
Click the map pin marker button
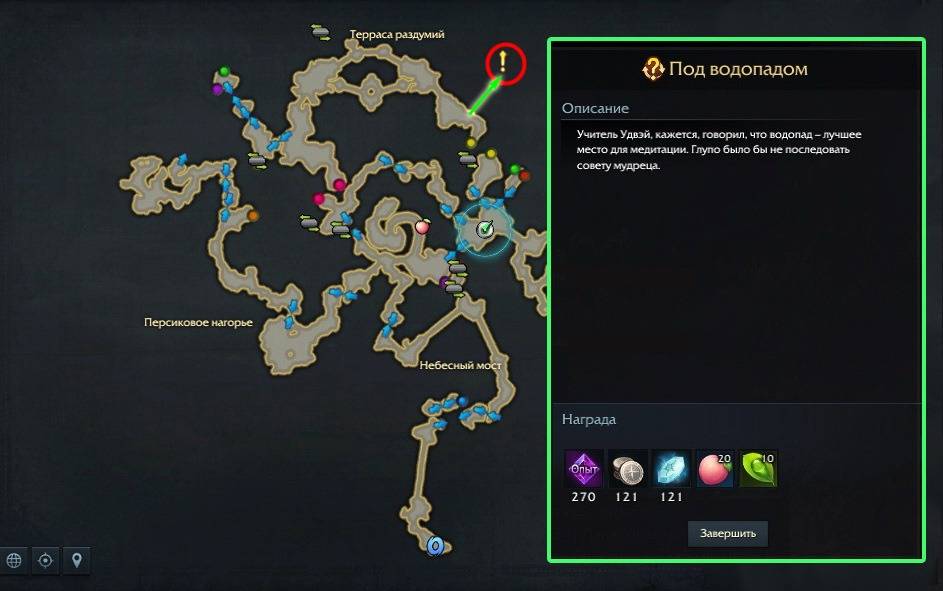point(76,560)
